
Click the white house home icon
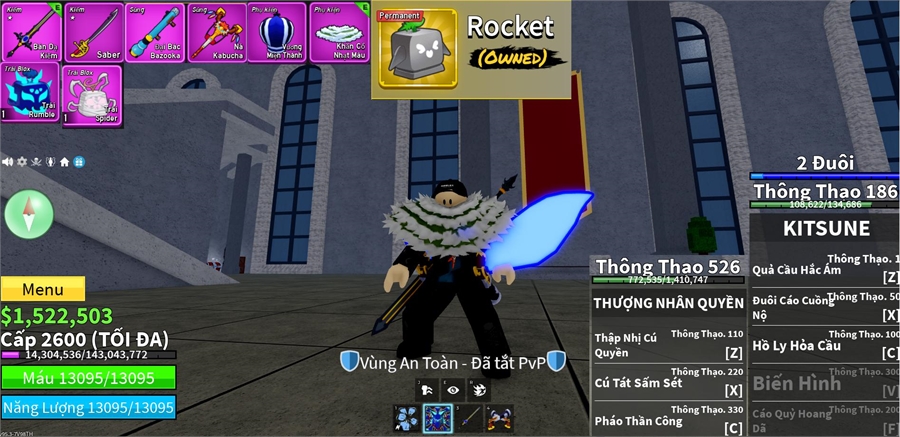coord(64,161)
